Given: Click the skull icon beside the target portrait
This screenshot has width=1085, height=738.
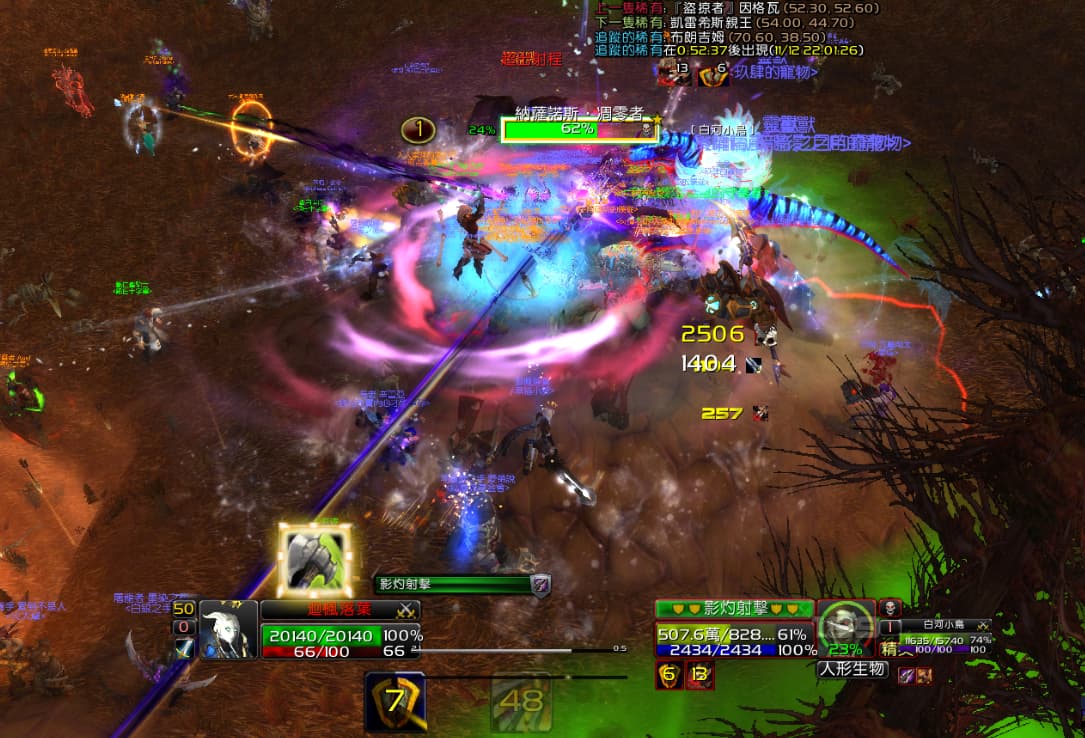Looking at the screenshot, I should point(889,609).
